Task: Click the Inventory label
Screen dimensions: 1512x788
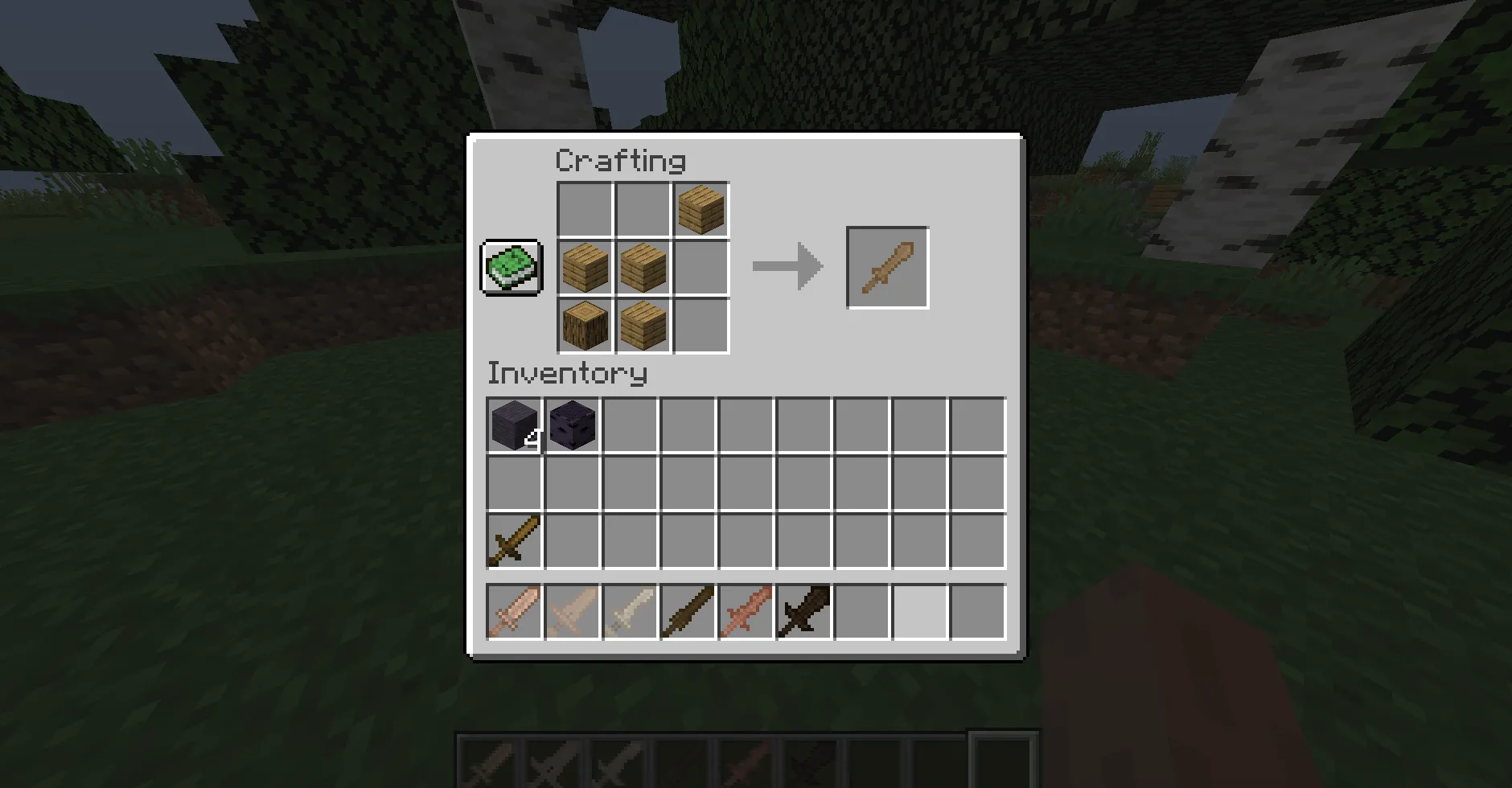Action: coord(565,372)
